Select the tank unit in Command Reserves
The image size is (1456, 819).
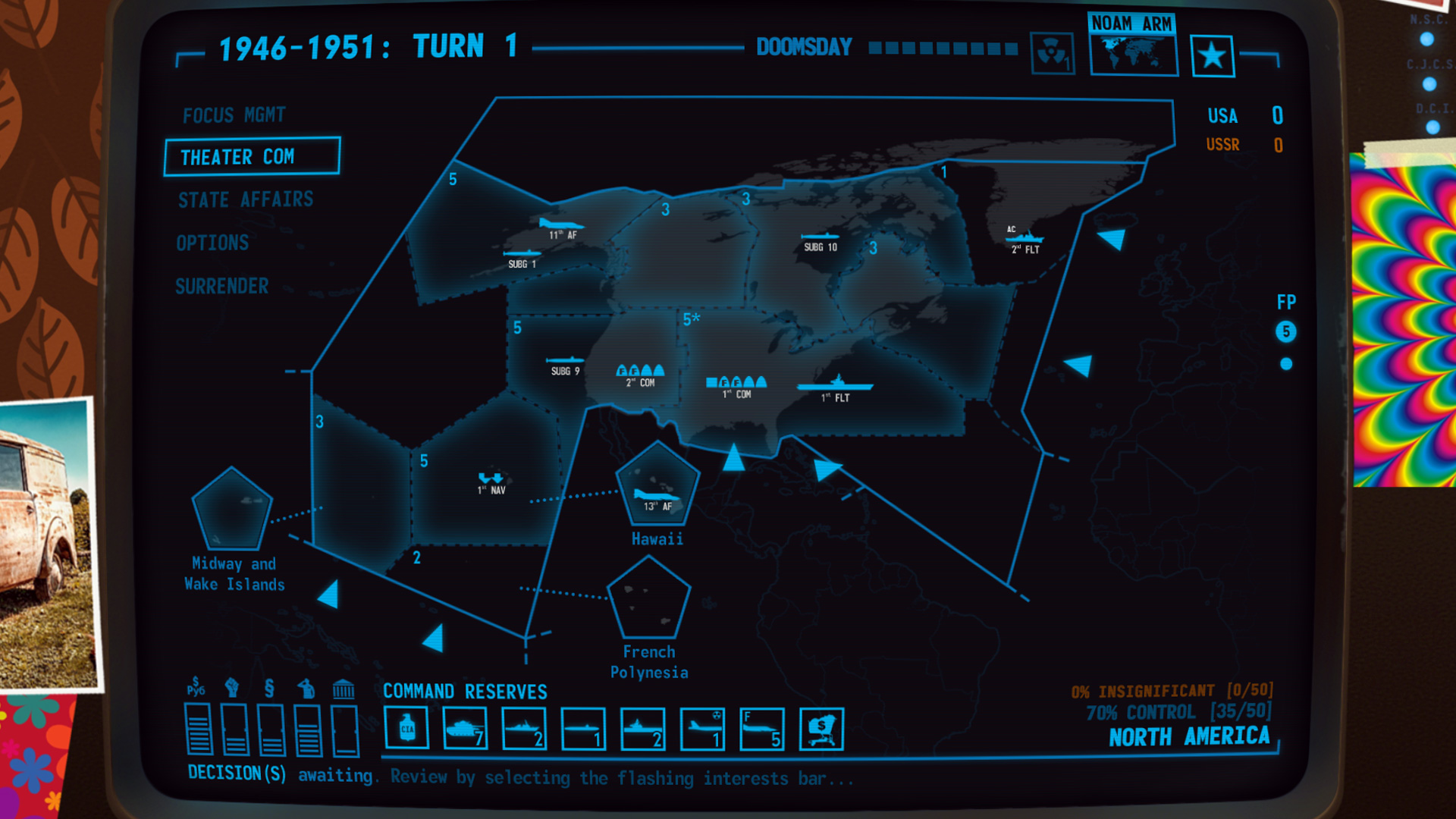[466, 727]
